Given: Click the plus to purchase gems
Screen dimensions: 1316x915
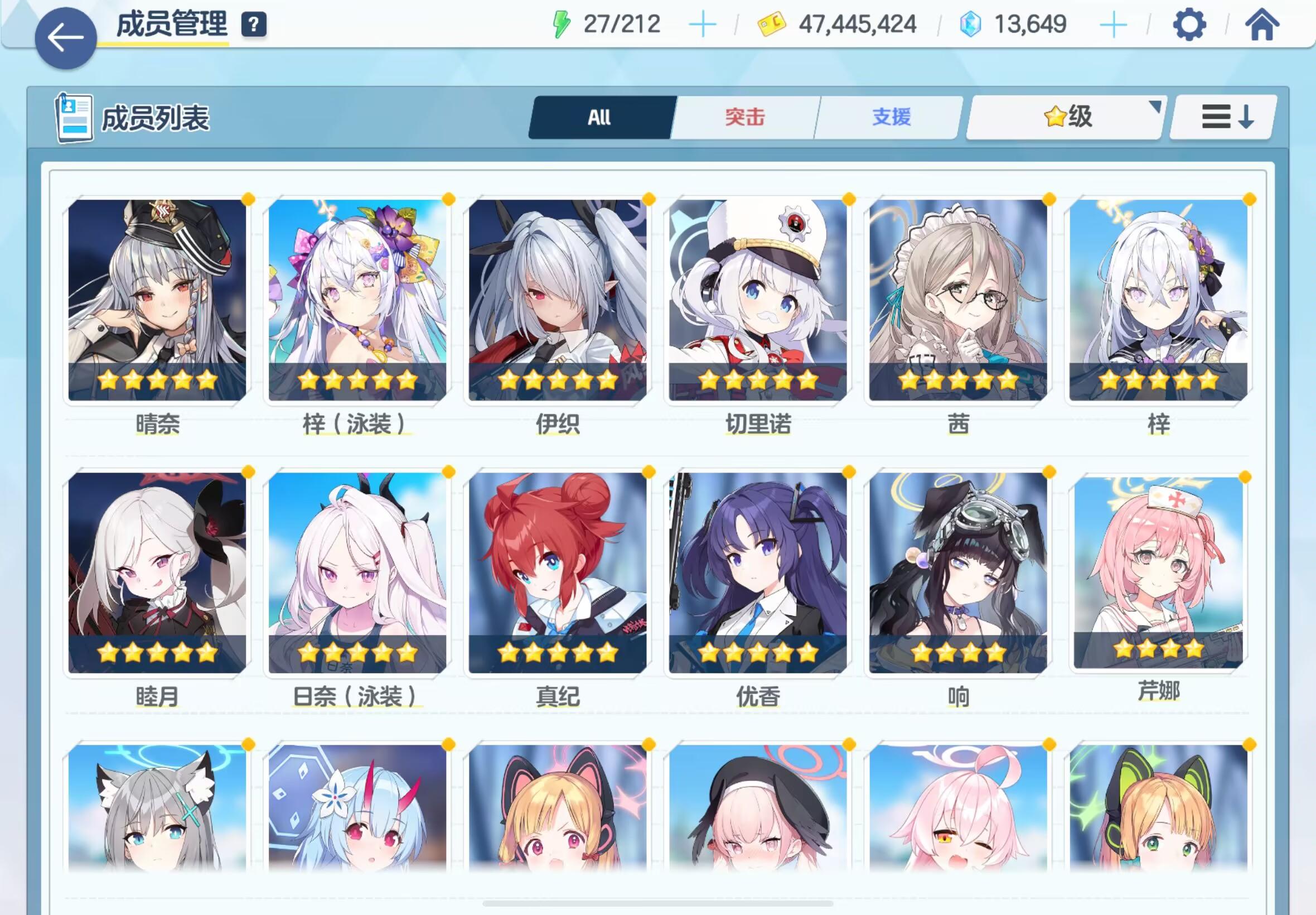Looking at the screenshot, I should click(x=1112, y=24).
